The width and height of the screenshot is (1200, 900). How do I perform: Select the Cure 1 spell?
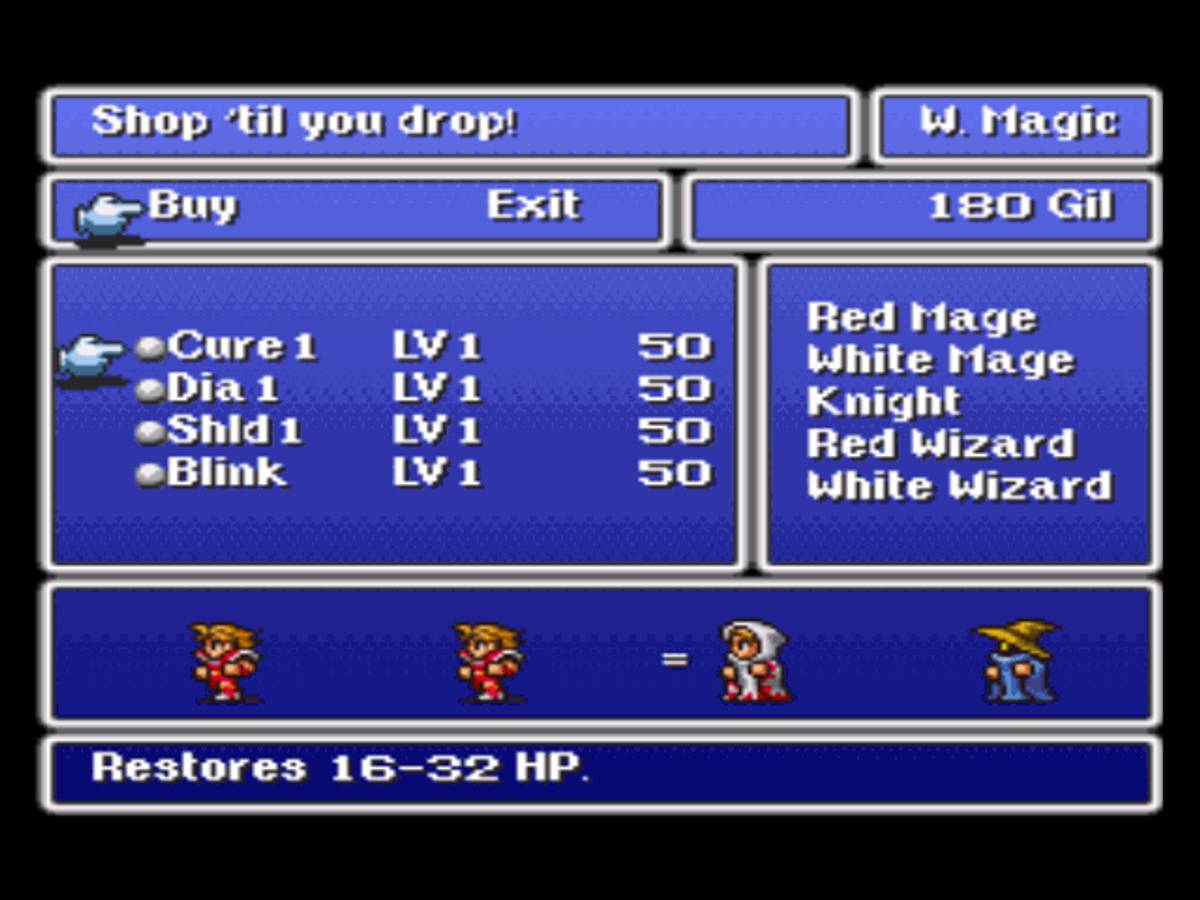point(241,347)
